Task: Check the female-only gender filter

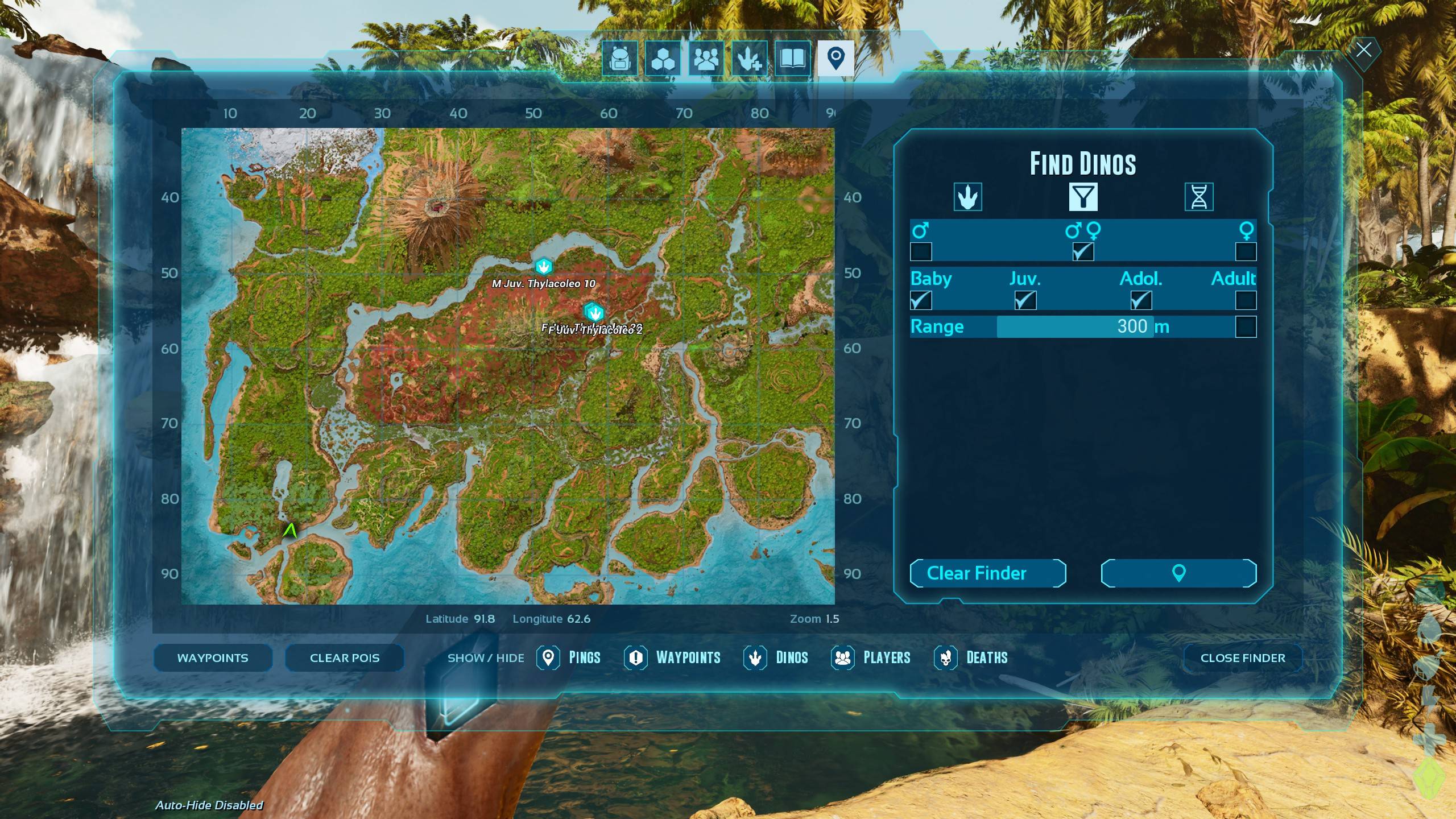Action: pyautogui.click(x=1247, y=250)
